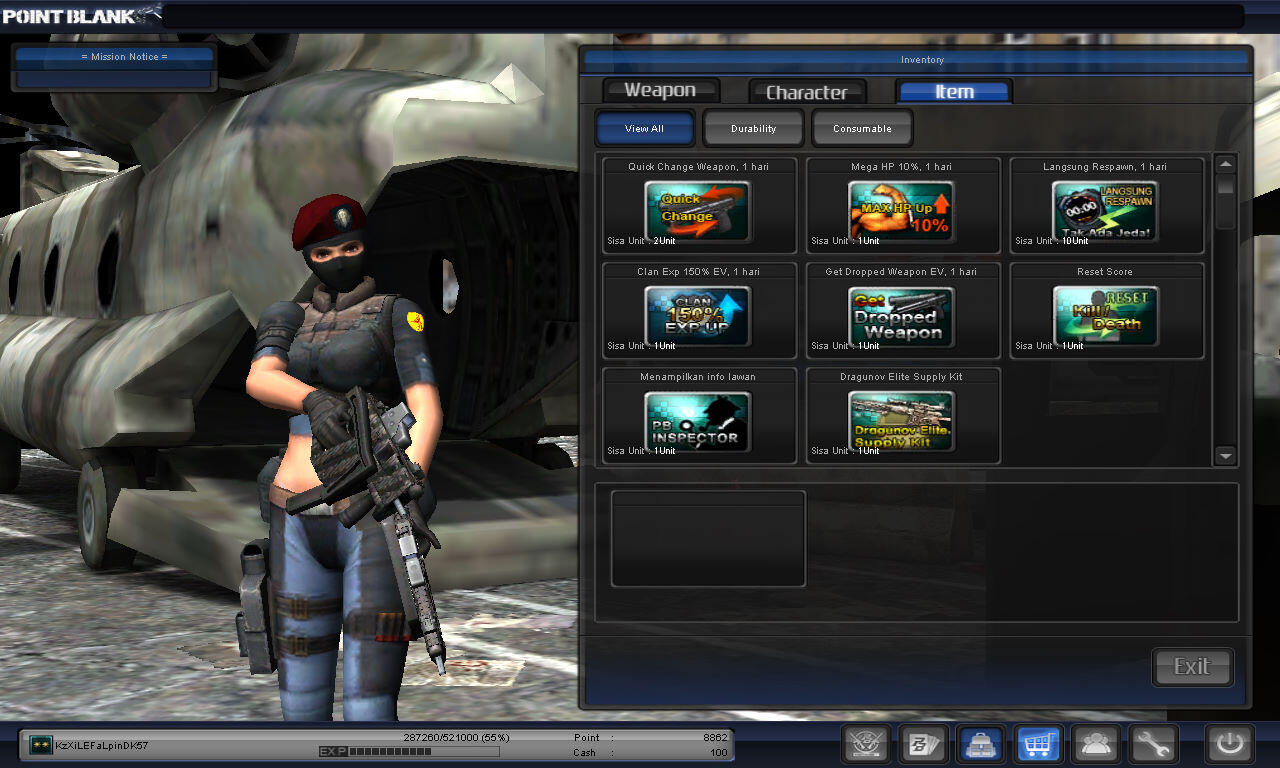The width and height of the screenshot is (1280, 768).
Task: Pick the Clan Exp 150% item
Action: click(x=698, y=316)
